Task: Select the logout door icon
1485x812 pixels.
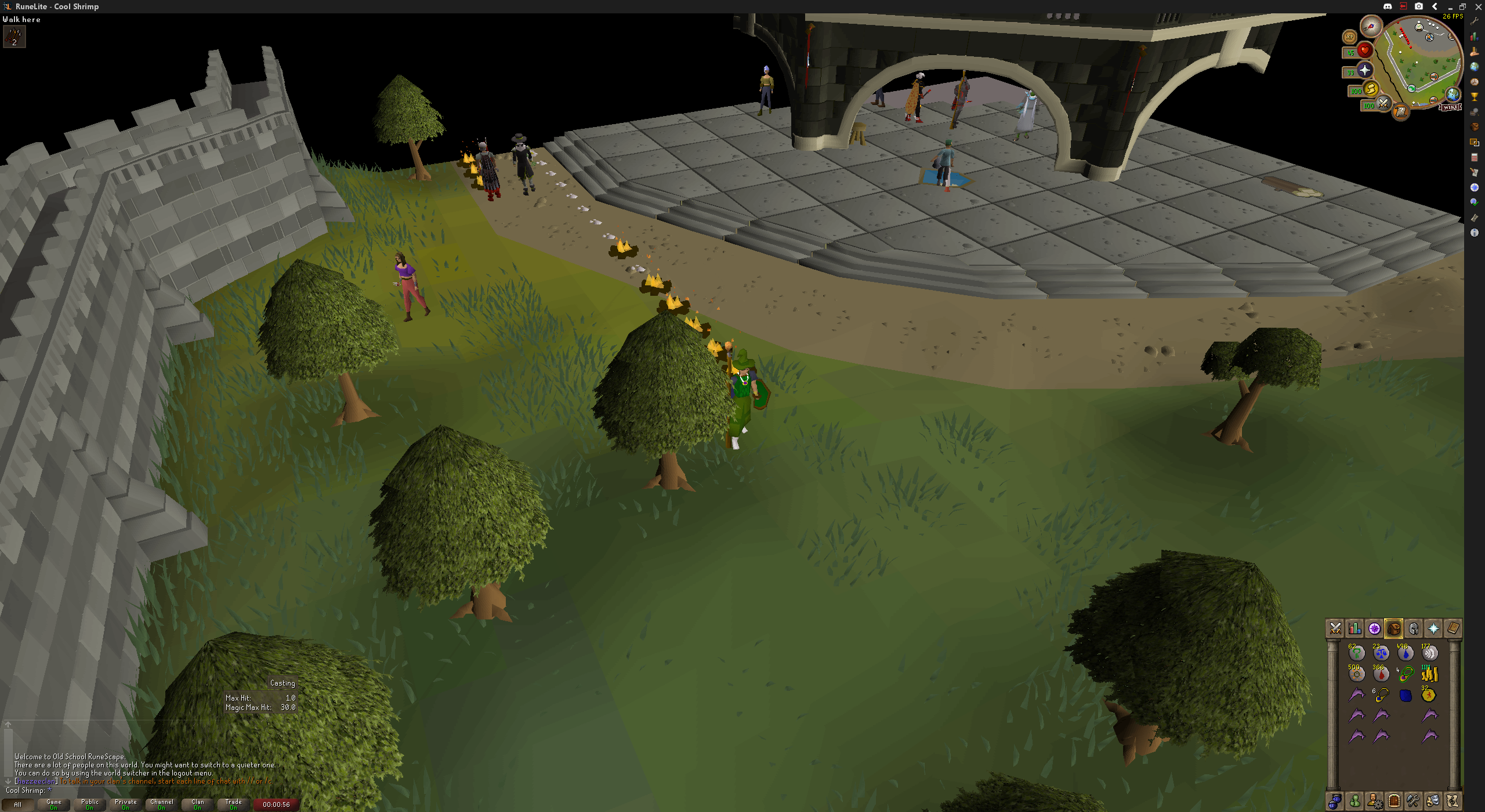Action: tap(1393, 800)
